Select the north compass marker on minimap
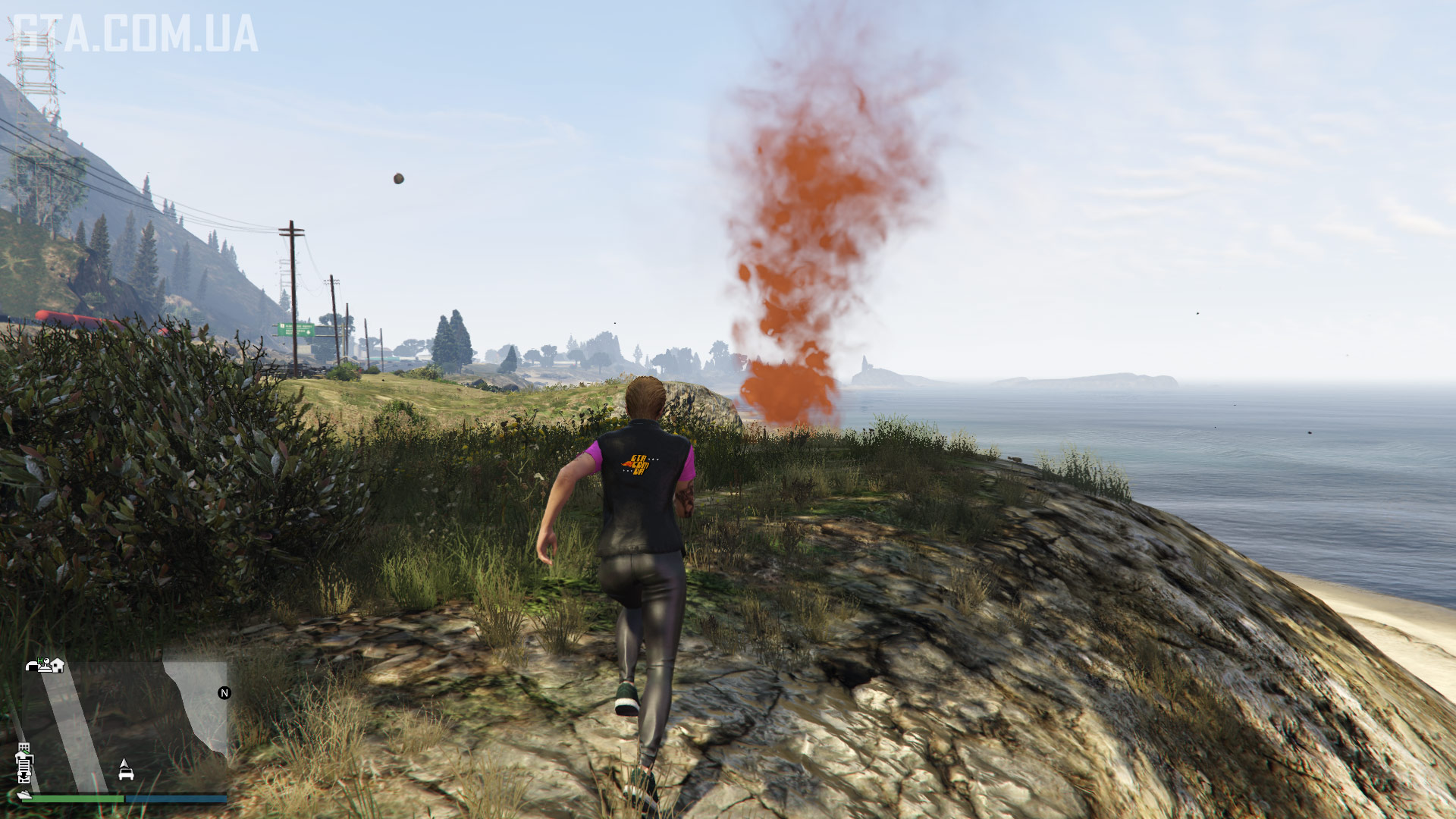Screen dimensions: 1456x819 tap(224, 692)
